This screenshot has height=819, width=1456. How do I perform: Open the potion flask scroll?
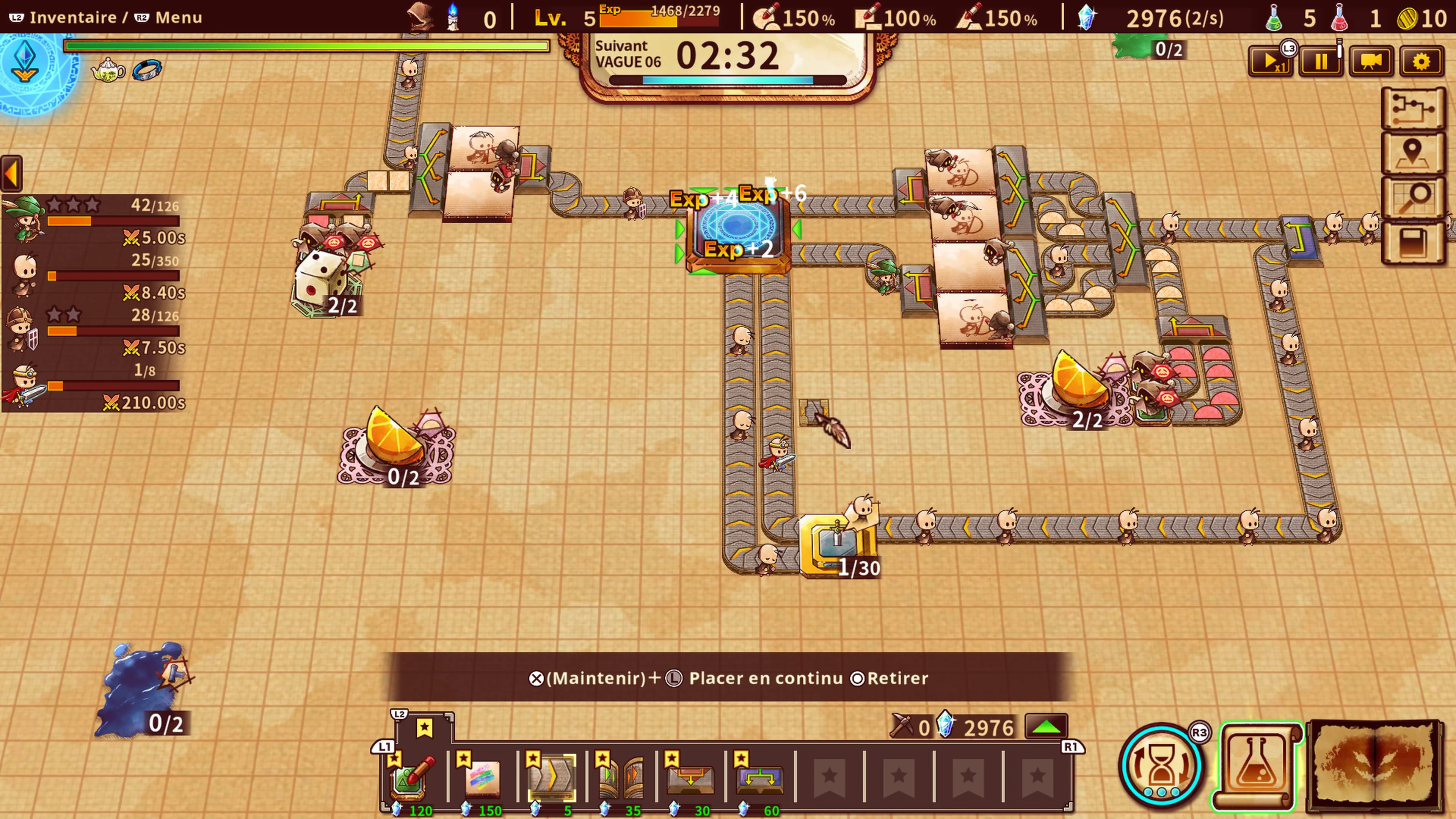(x=1258, y=765)
